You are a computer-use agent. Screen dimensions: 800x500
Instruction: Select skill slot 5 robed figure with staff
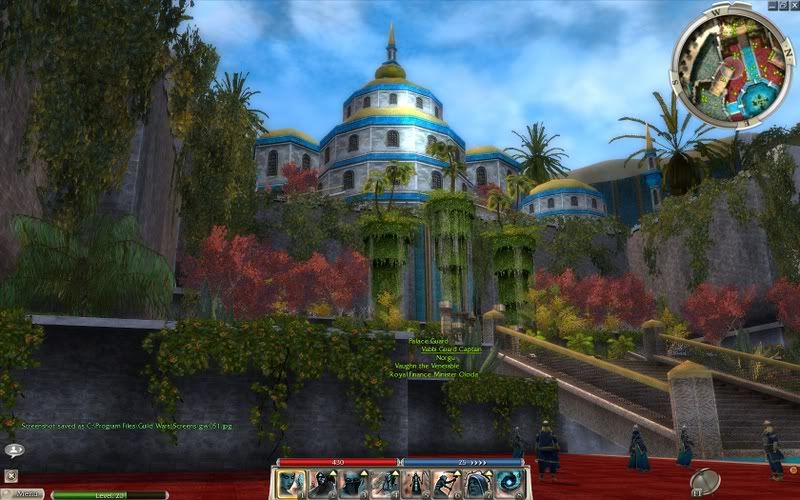coord(417,484)
